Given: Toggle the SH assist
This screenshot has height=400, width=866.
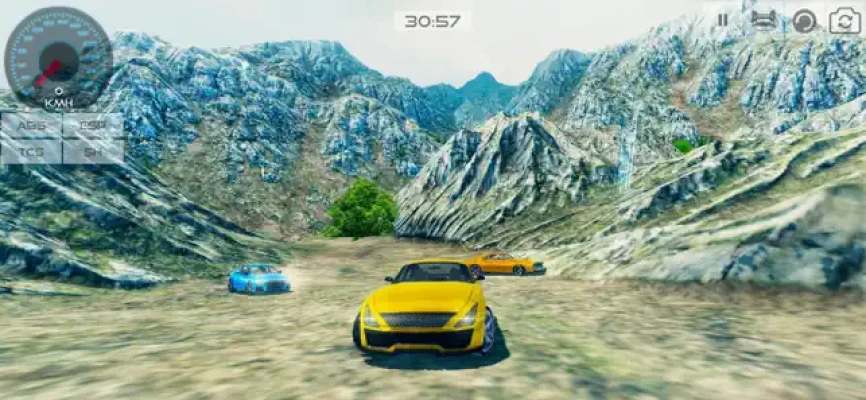Looking at the screenshot, I should [93, 151].
